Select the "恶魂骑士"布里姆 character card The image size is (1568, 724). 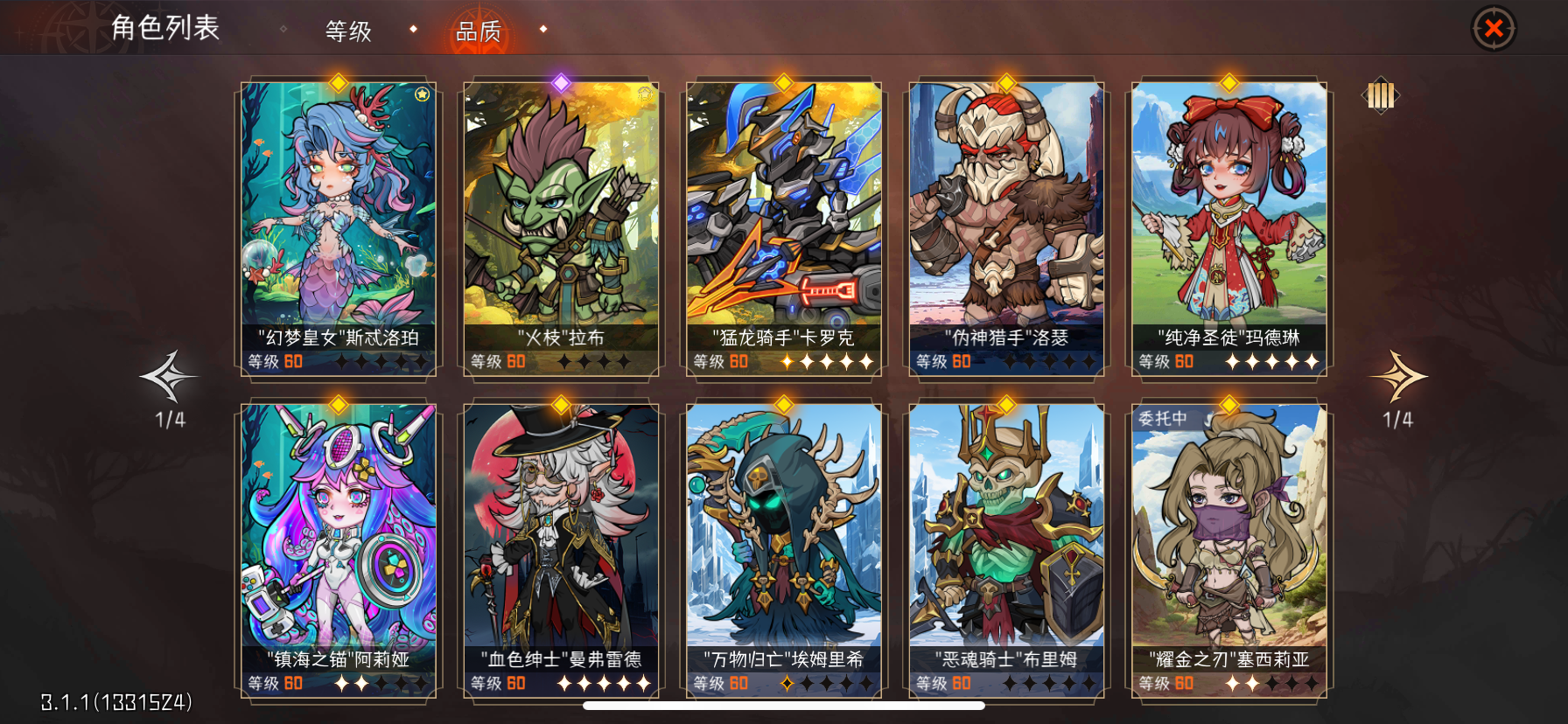pyautogui.click(x=1006, y=542)
